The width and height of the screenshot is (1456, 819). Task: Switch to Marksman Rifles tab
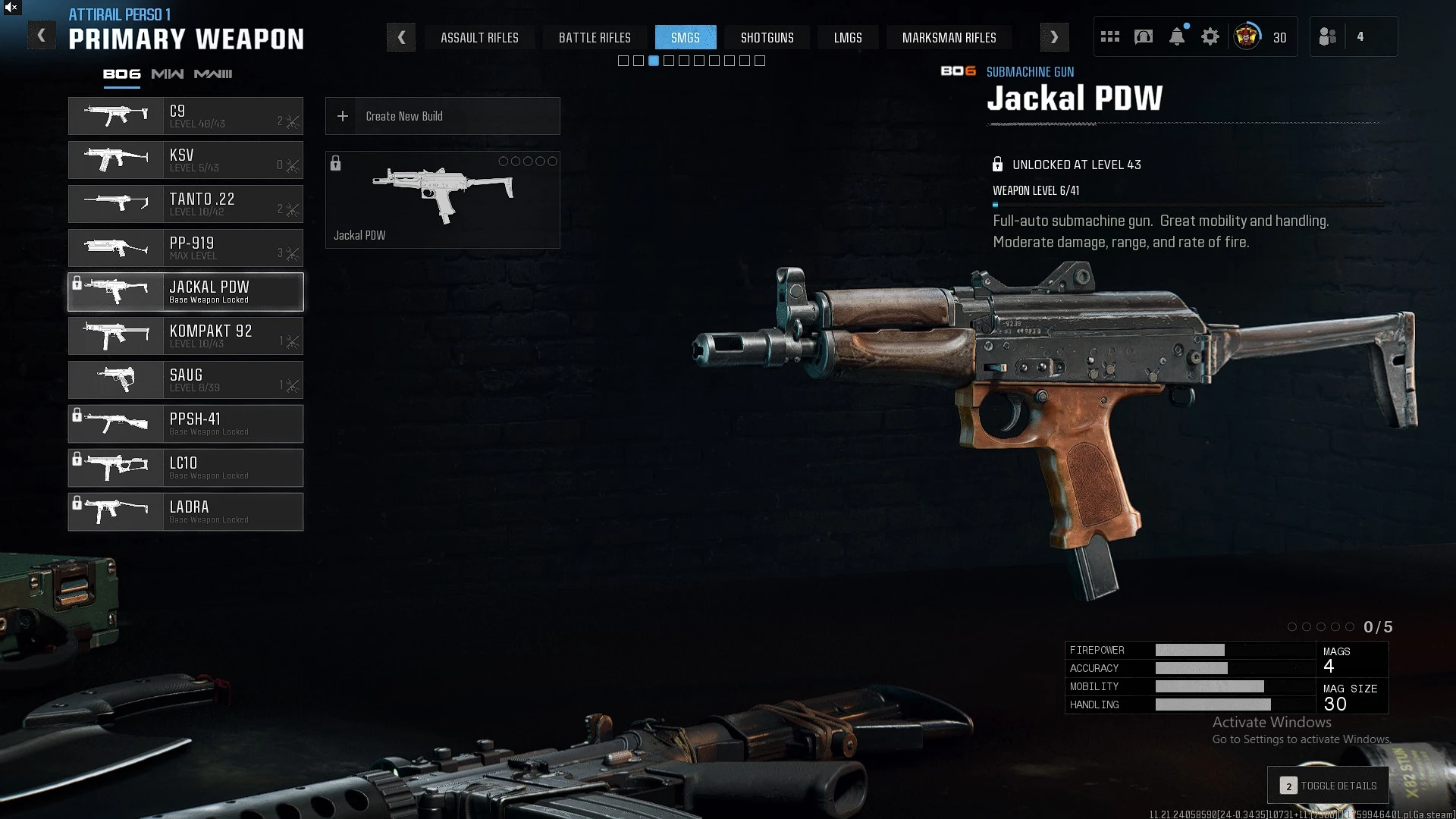tap(949, 37)
